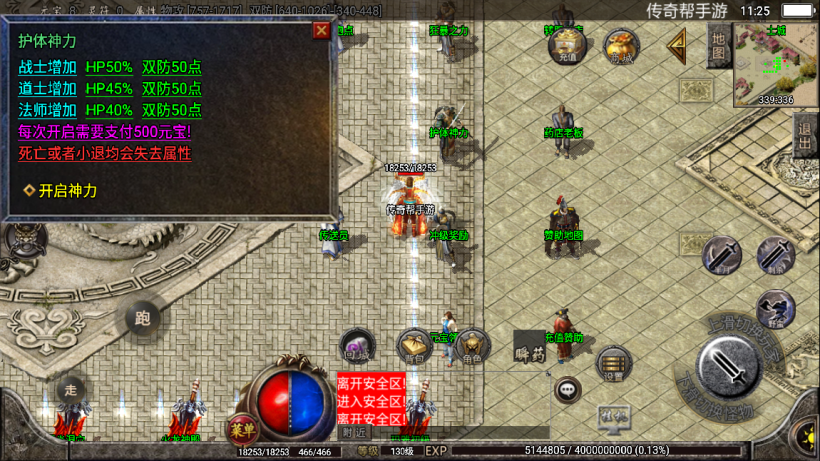
Task: Open the 角色 character helmet icon
Action: pyautogui.click(x=472, y=347)
